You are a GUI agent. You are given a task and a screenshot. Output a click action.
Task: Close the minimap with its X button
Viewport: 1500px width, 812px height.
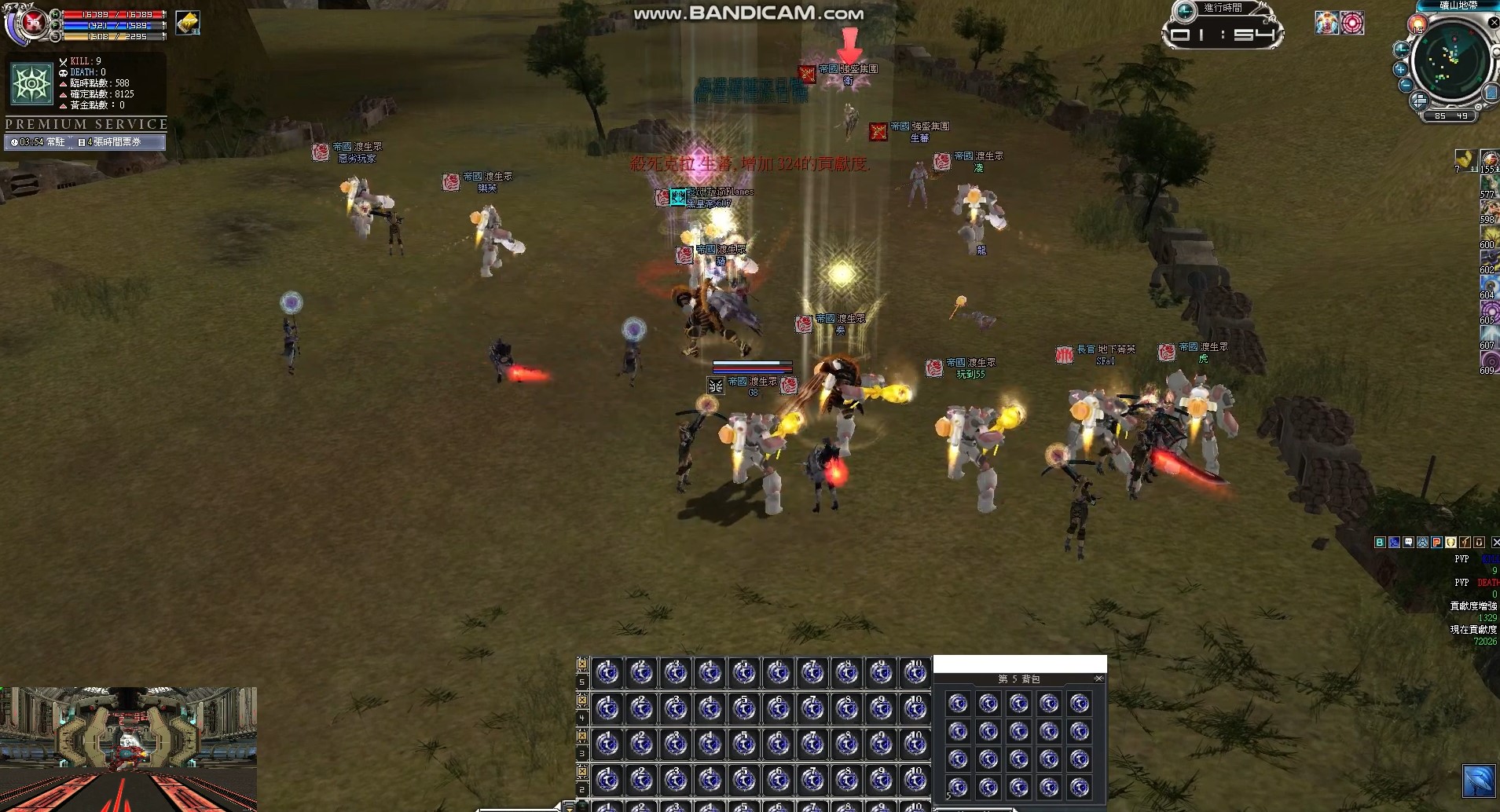coord(1494,24)
